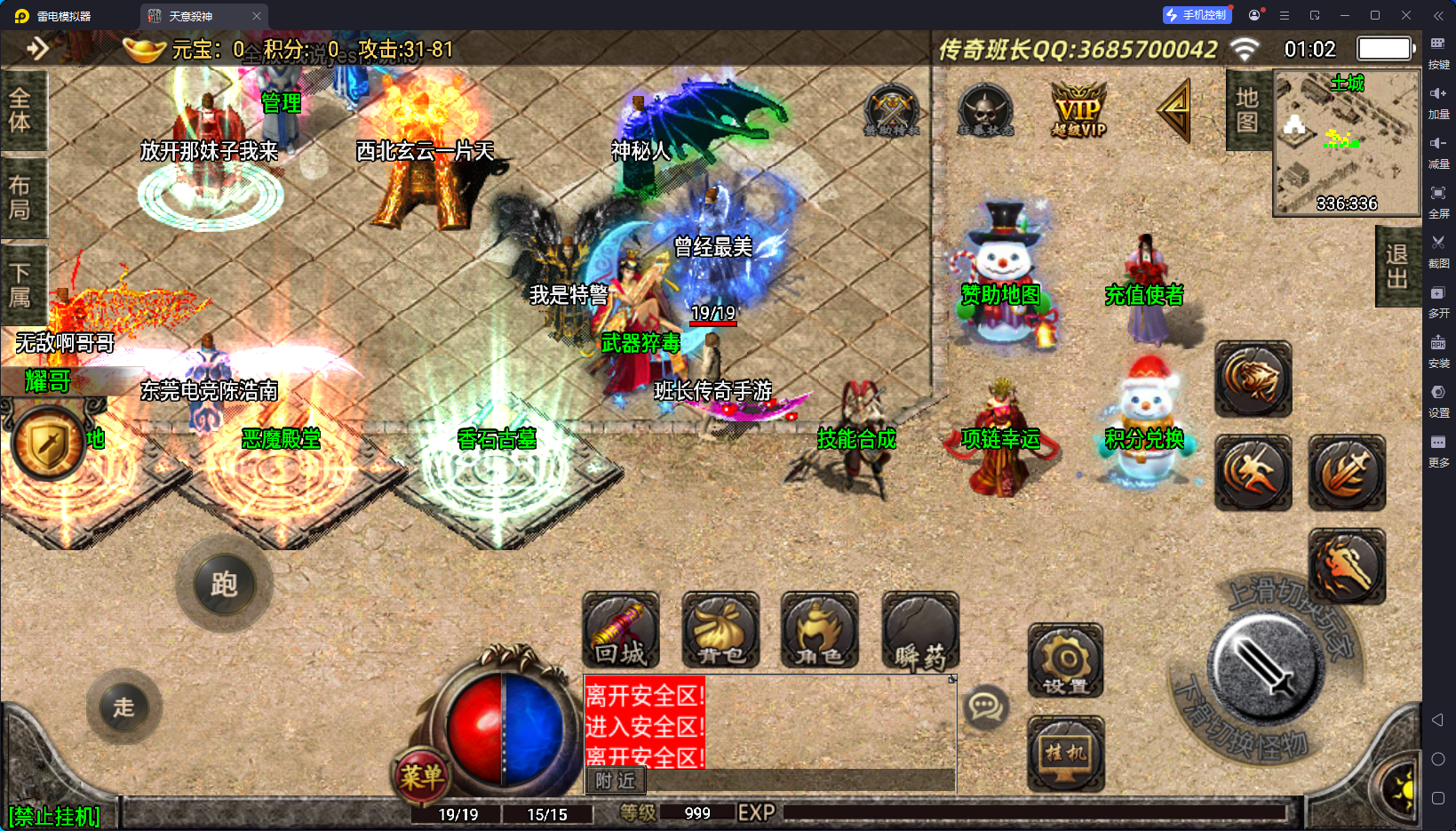Open the chat speech bubble button
The width and height of the screenshot is (1456, 831).
[x=985, y=707]
